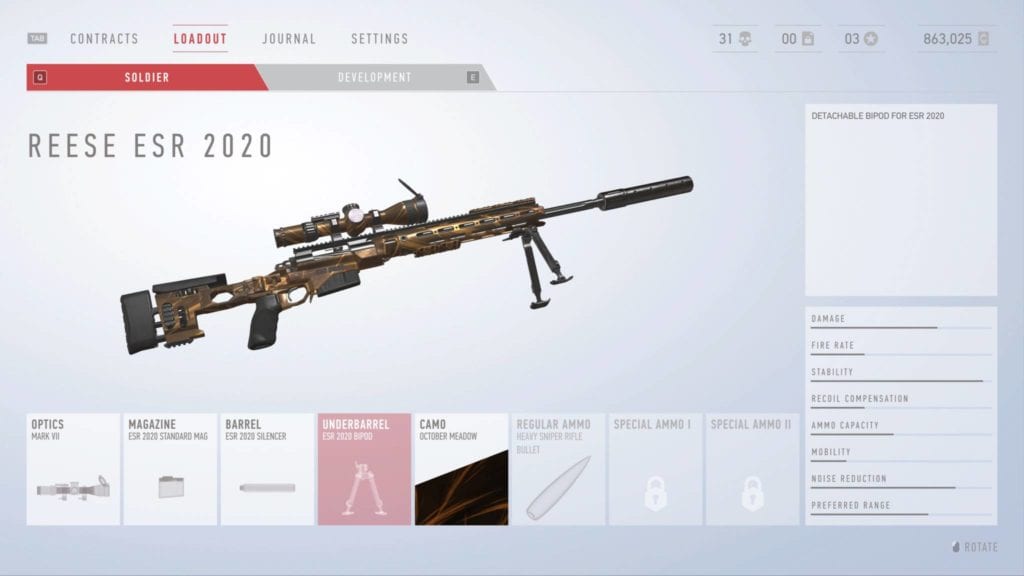This screenshot has height=576, width=1024.
Task: Open the Magazine ESR 2020 Standard Mag slot
Action: [170, 469]
